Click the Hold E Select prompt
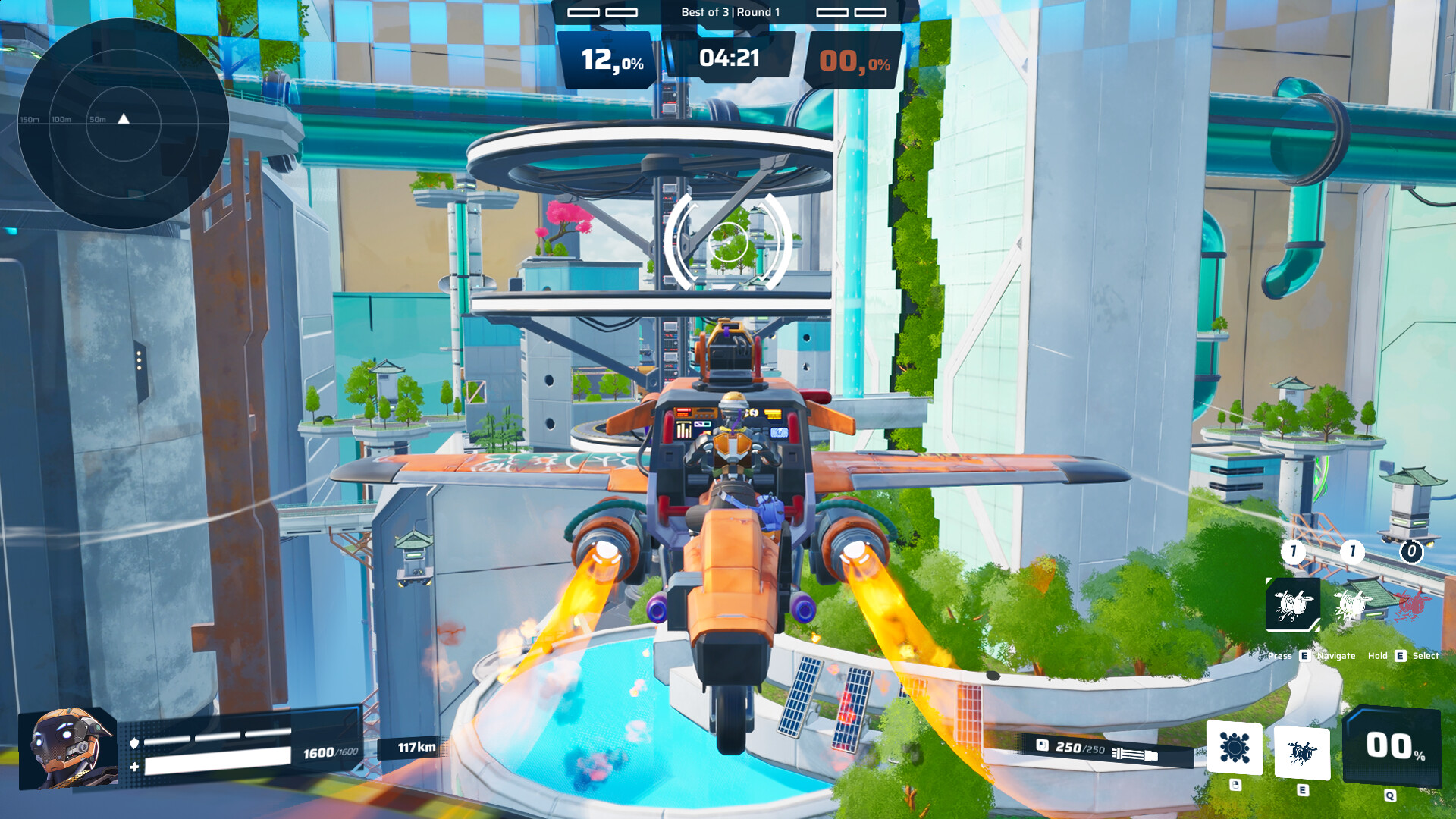 1403,655
